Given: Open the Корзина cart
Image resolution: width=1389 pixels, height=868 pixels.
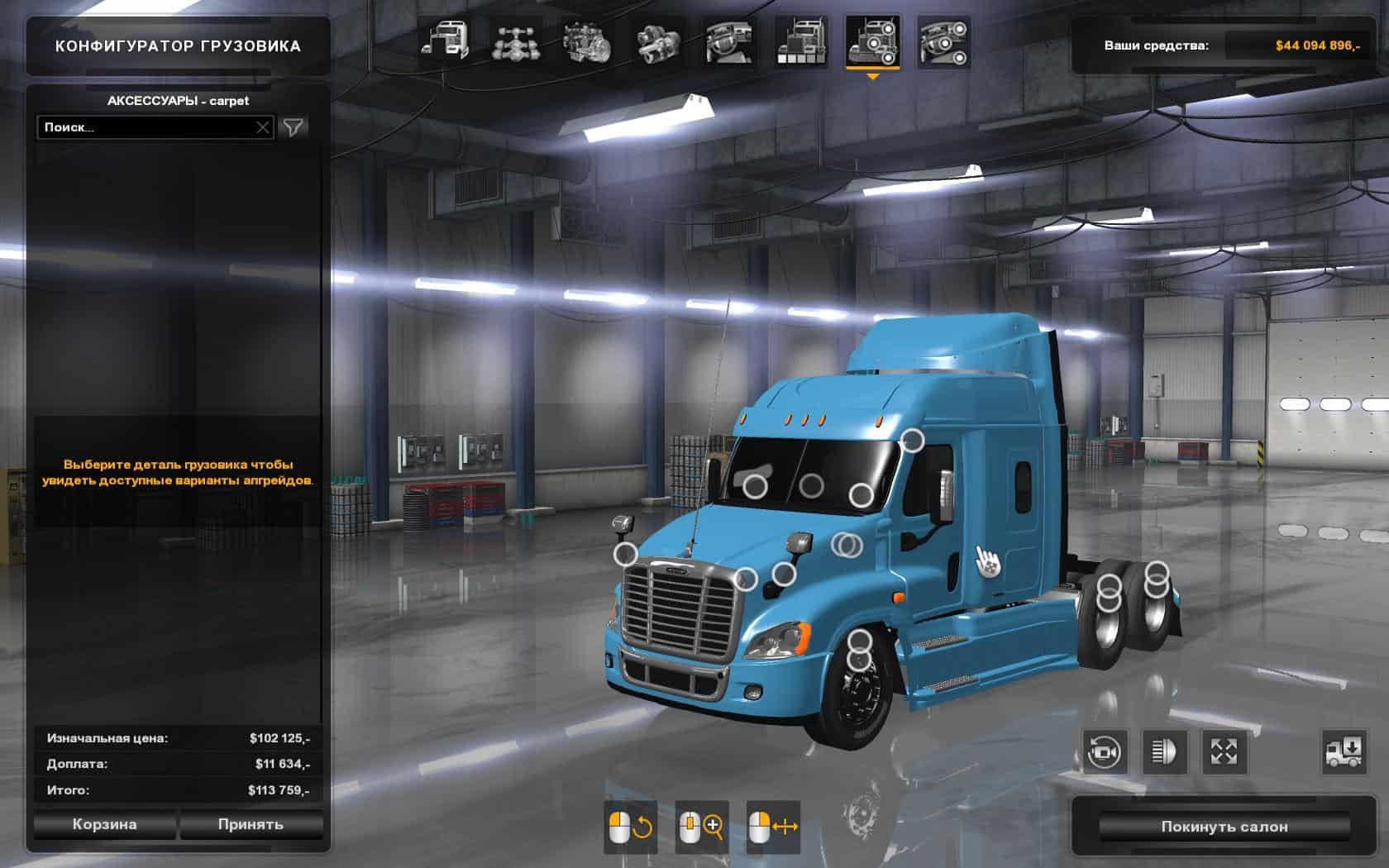Looking at the screenshot, I should tap(104, 824).
